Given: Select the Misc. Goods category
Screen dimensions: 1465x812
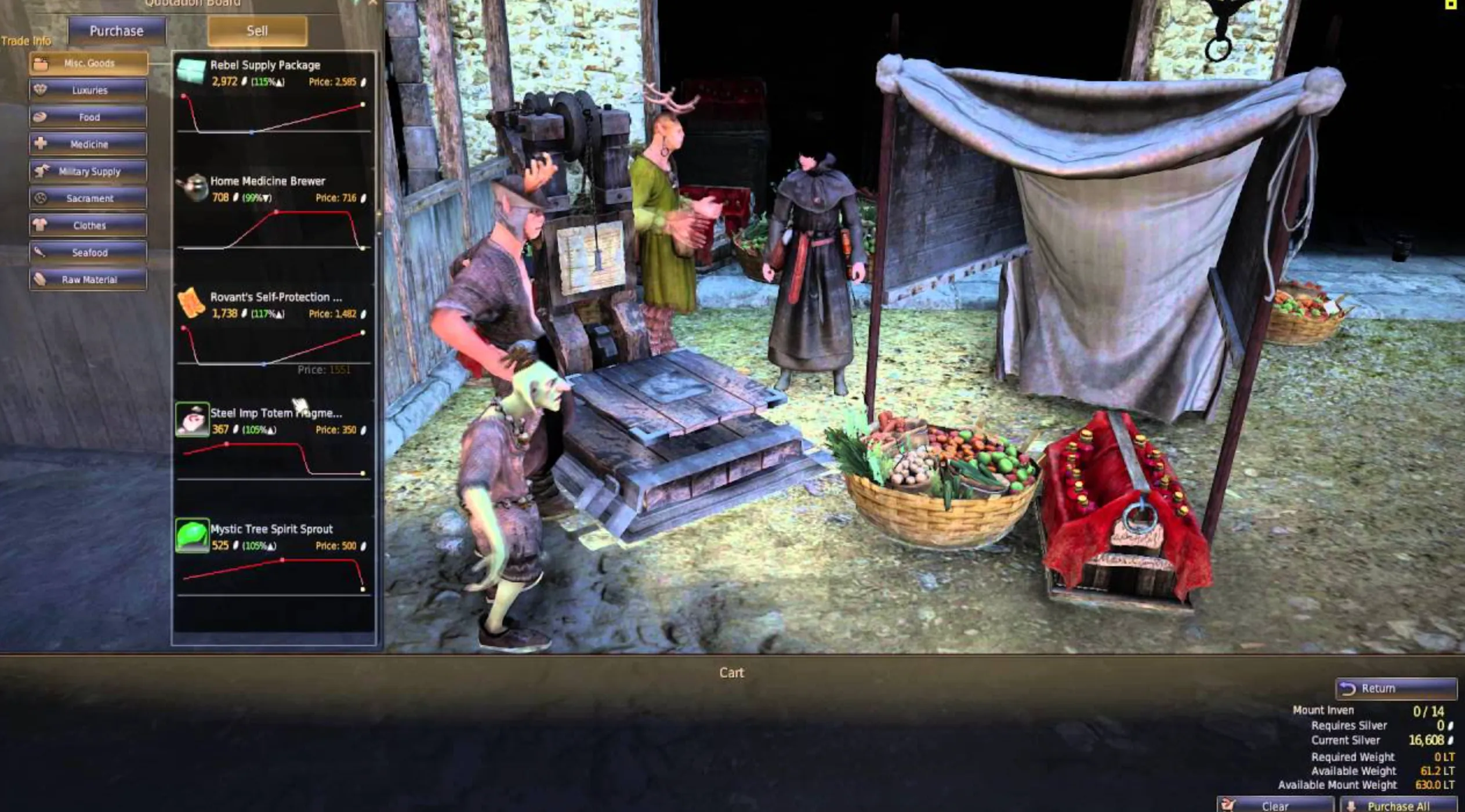Looking at the screenshot, I should pyautogui.click(x=89, y=63).
